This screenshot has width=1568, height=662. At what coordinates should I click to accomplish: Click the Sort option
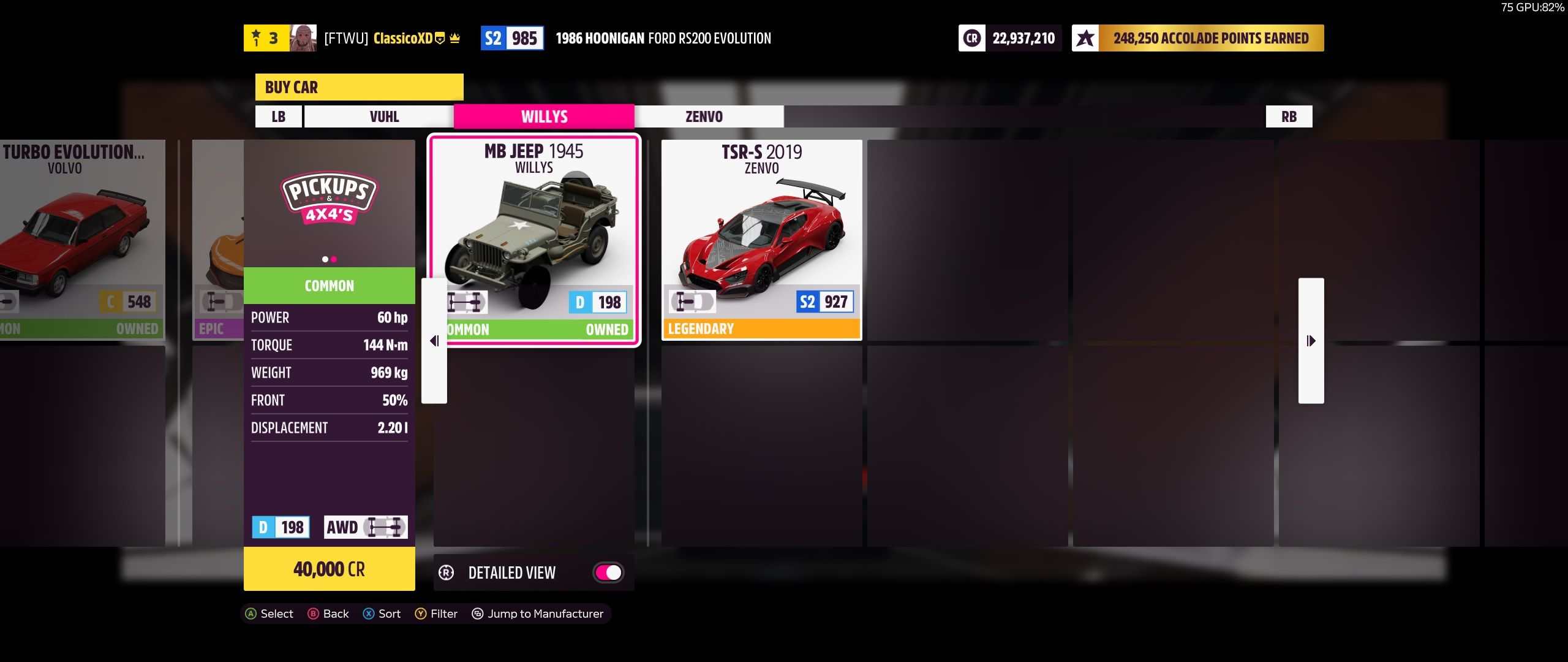[x=382, y=614]
